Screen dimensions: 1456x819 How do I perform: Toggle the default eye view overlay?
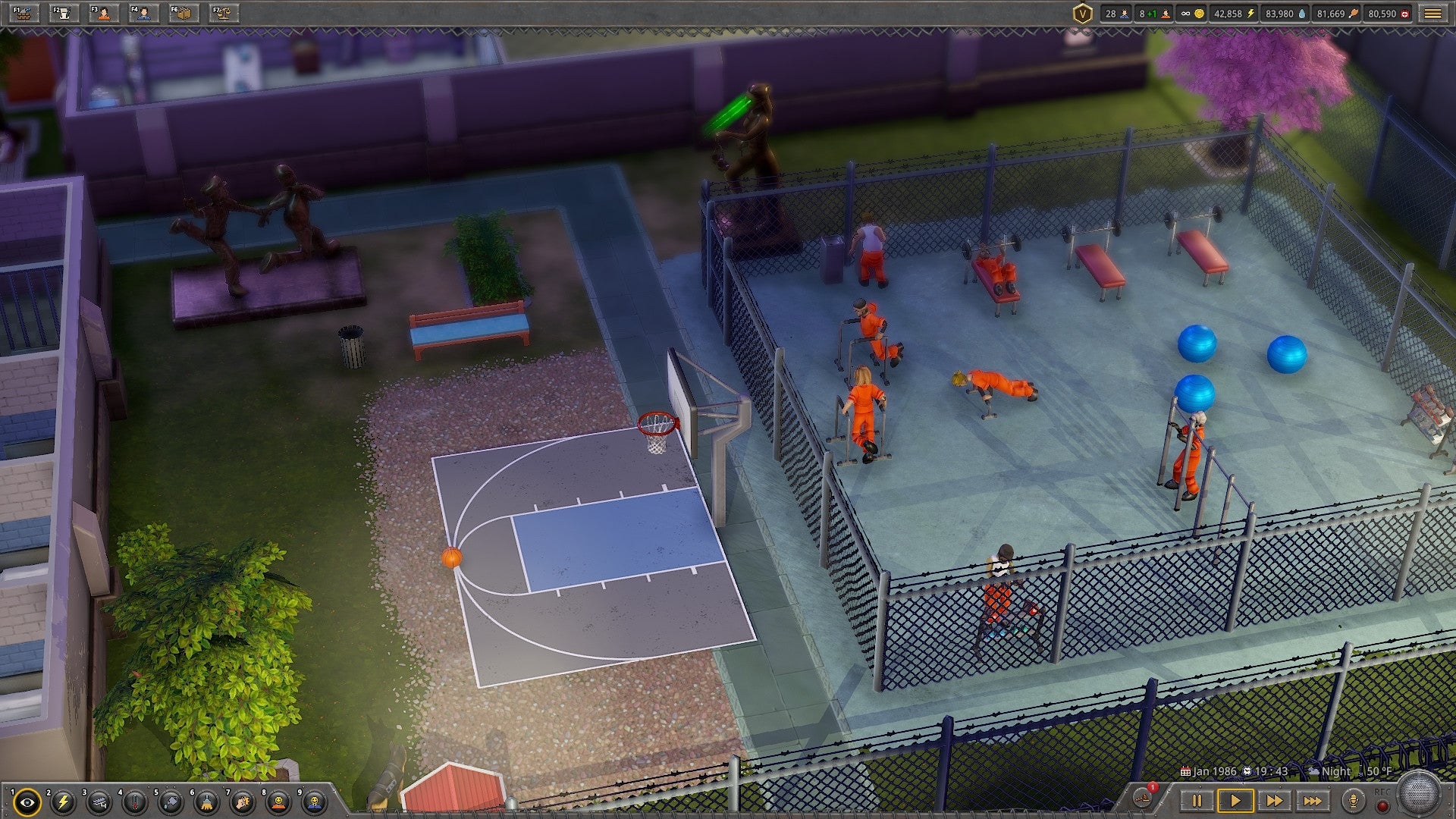pyautogui.click(x=27, y=801)
